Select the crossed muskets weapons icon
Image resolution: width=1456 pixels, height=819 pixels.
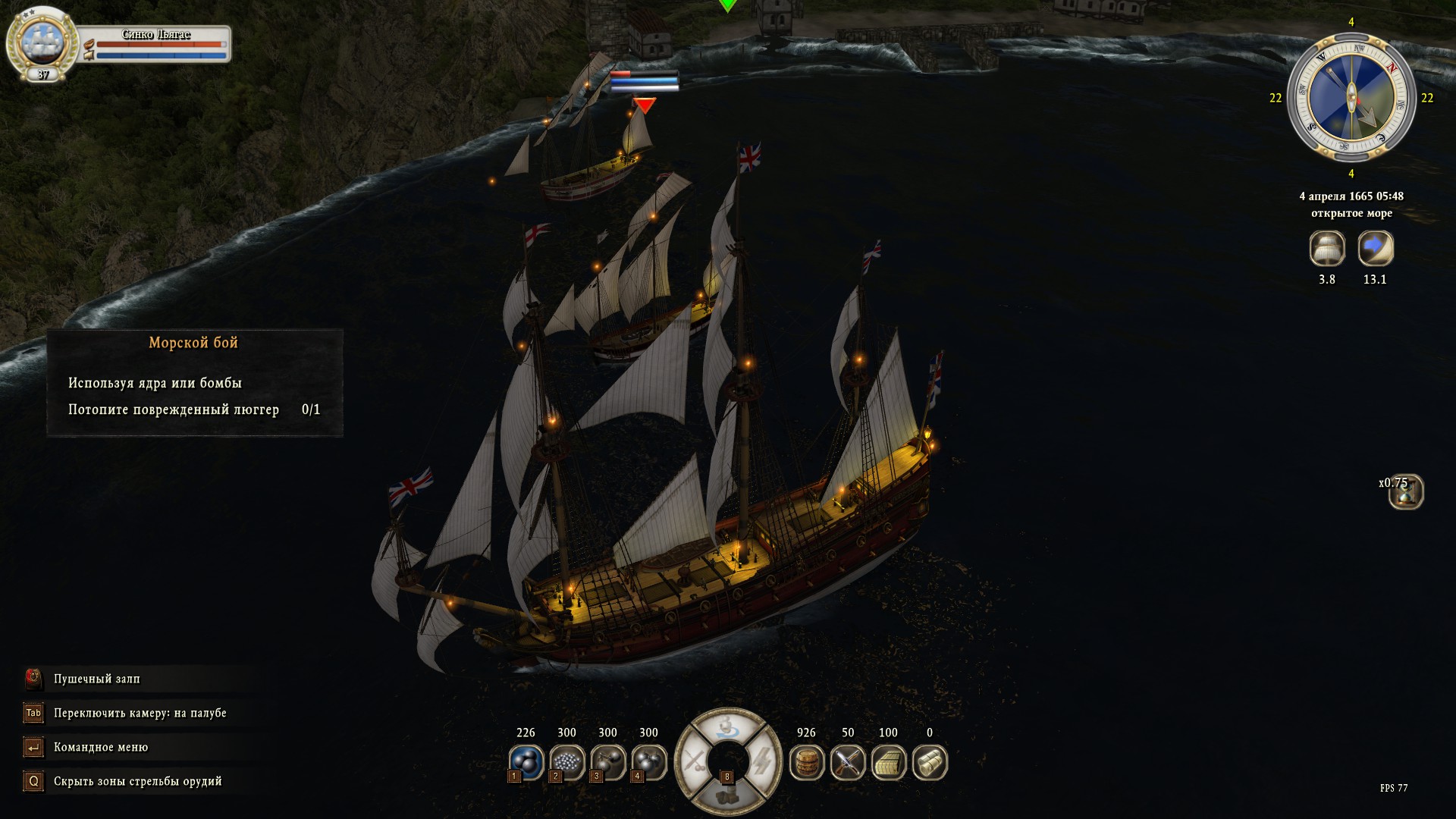848,762
